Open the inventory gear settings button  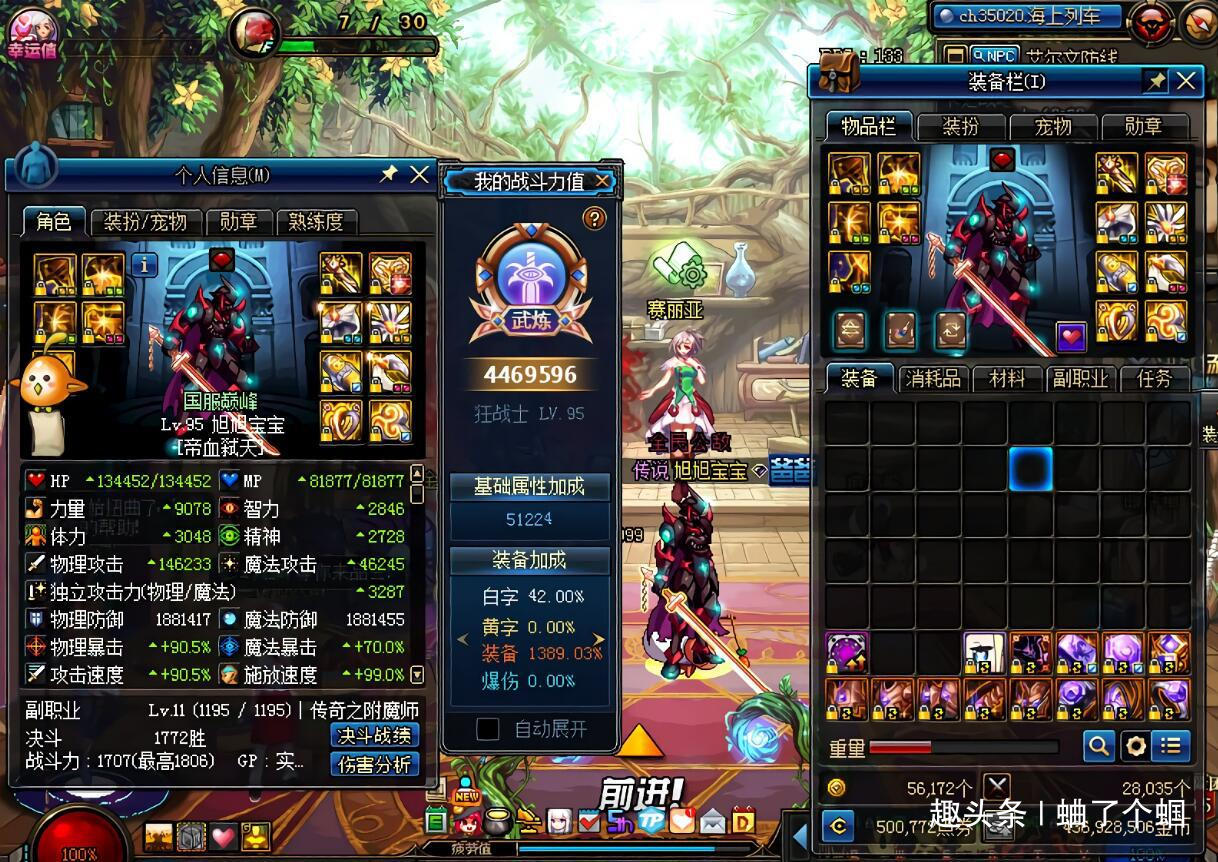1135,746
